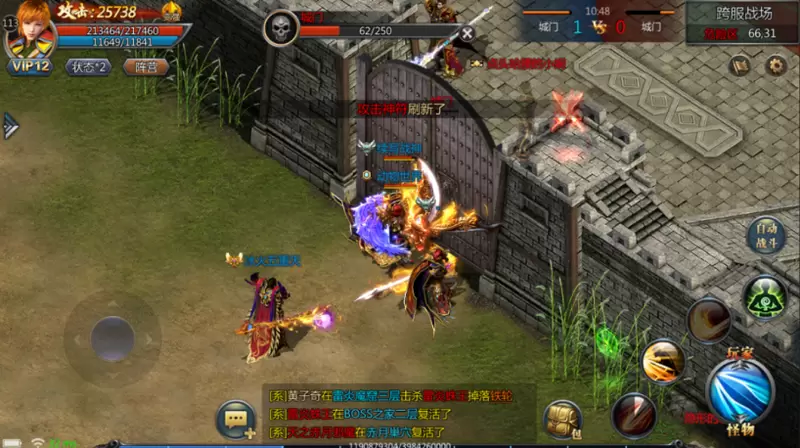This screenshot has width=800, height=448.
Task: Trigger the red slash skill
Action: (x=633, y=413)
